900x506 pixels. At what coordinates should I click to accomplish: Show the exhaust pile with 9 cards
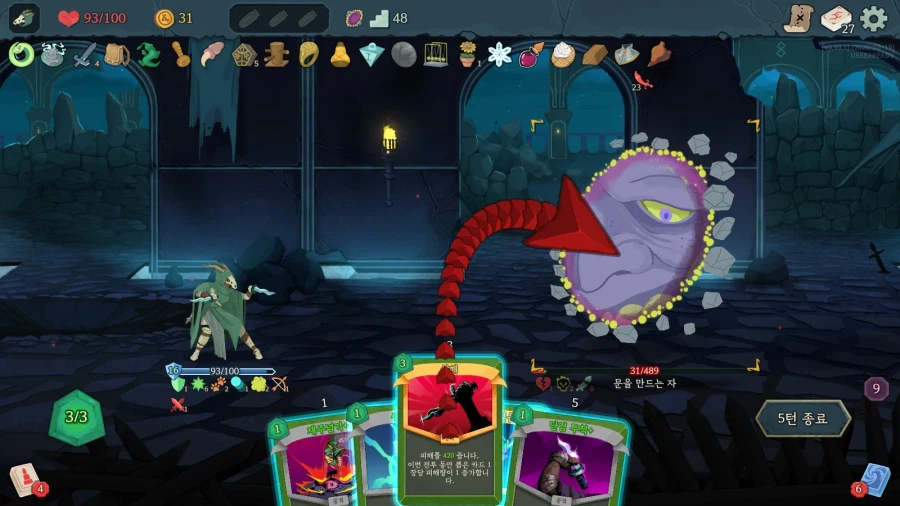pyautogui.click(x=876, y=389)
